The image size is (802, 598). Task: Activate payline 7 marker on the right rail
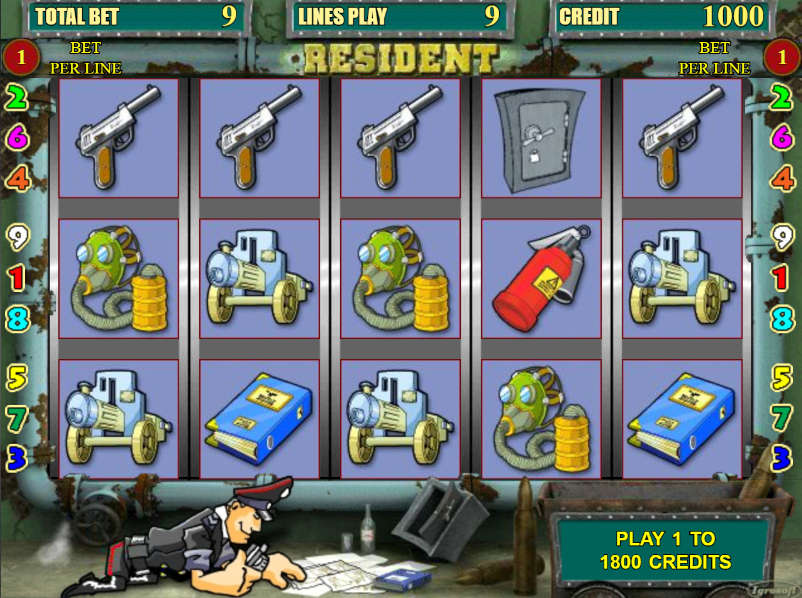tap(783, 416)
